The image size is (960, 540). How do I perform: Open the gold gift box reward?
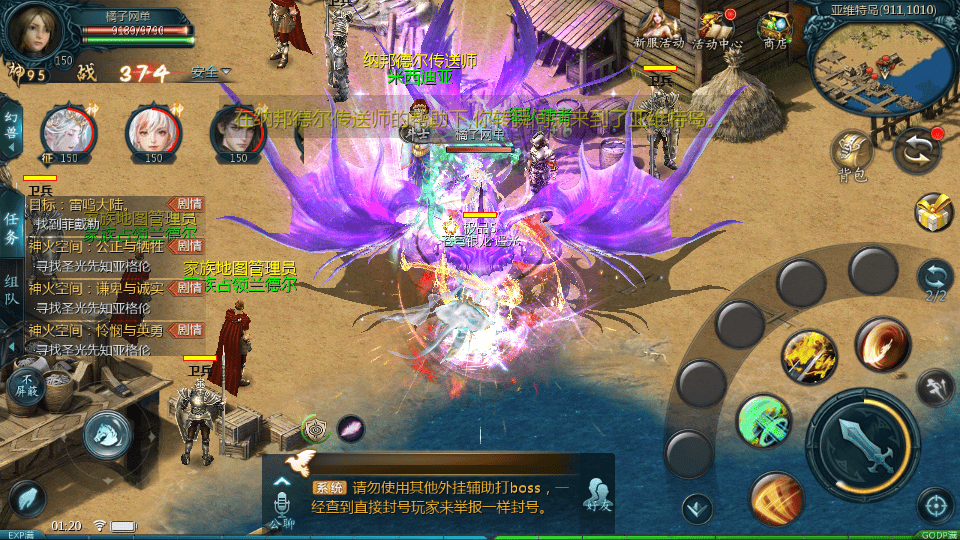tap(934, 211)
